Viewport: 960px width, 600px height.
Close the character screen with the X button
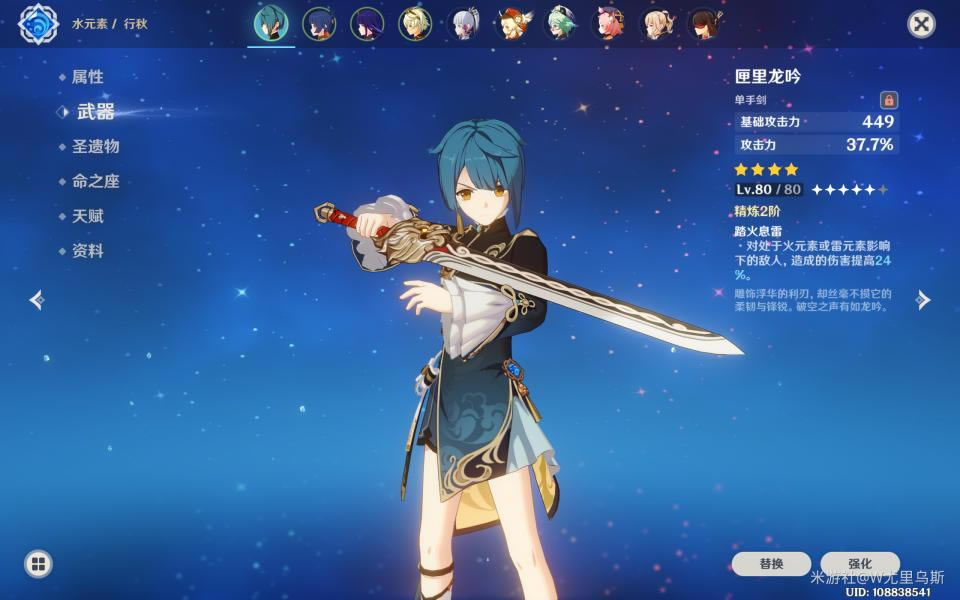pyautogui.click(x=920, y=24)
